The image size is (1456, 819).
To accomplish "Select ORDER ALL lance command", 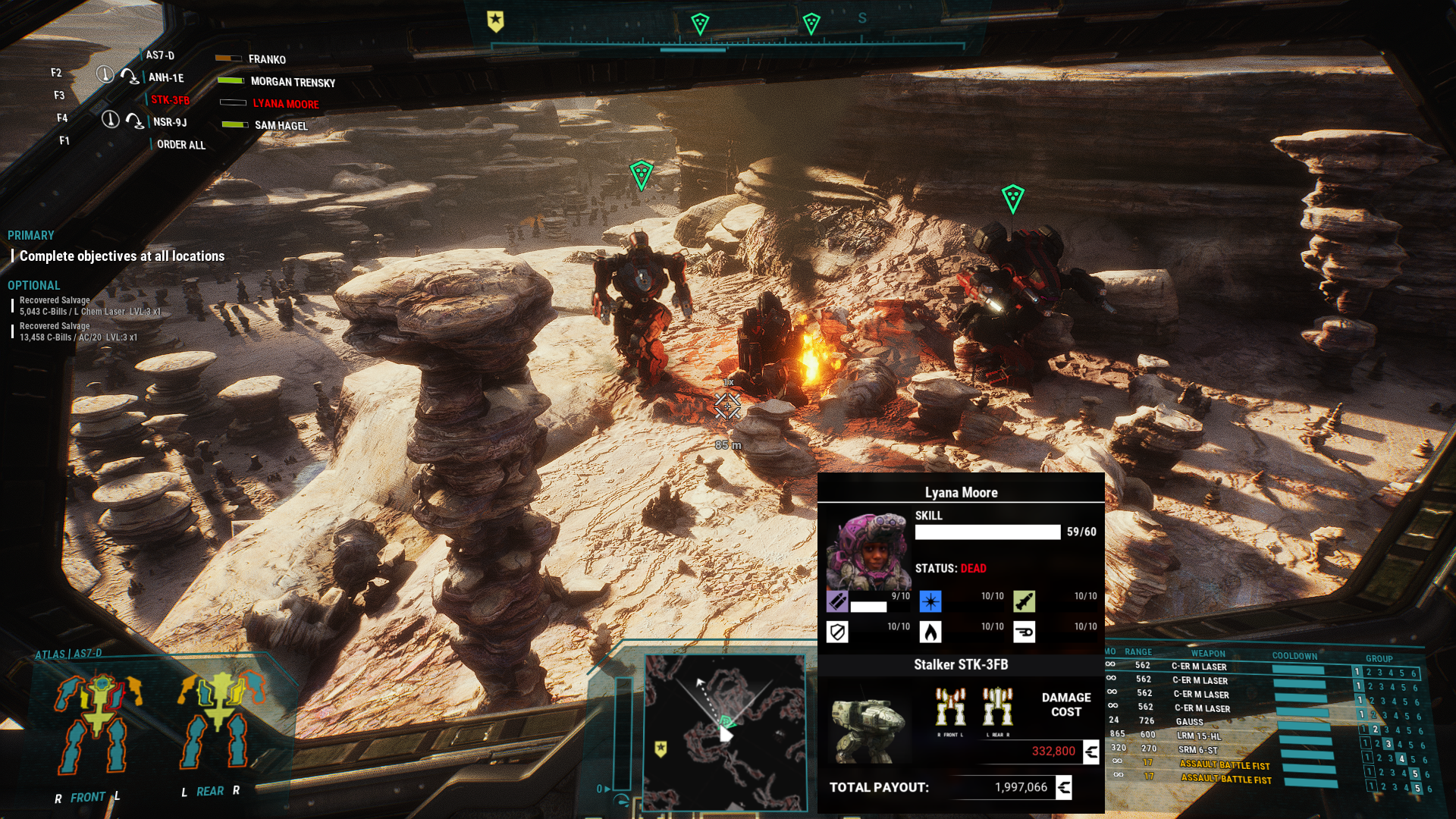I will 180,145.
